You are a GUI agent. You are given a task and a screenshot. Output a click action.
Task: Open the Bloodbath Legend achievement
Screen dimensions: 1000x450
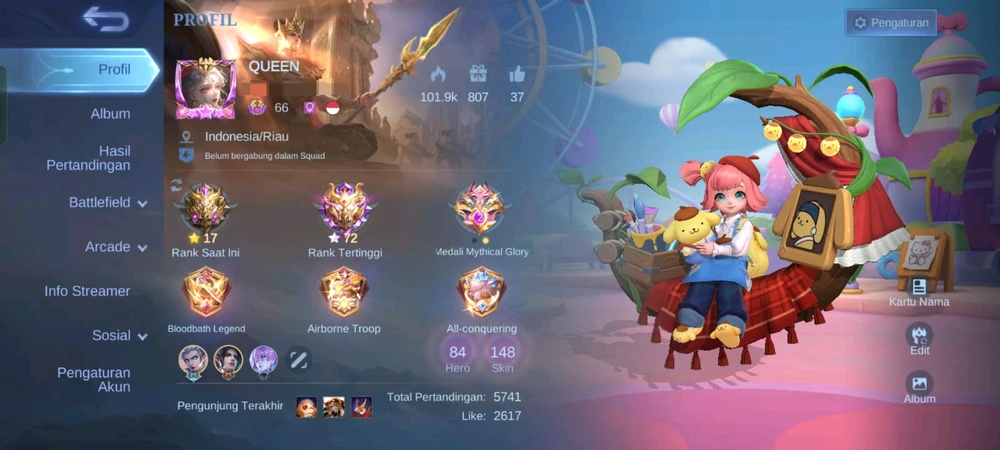(206, 293)
